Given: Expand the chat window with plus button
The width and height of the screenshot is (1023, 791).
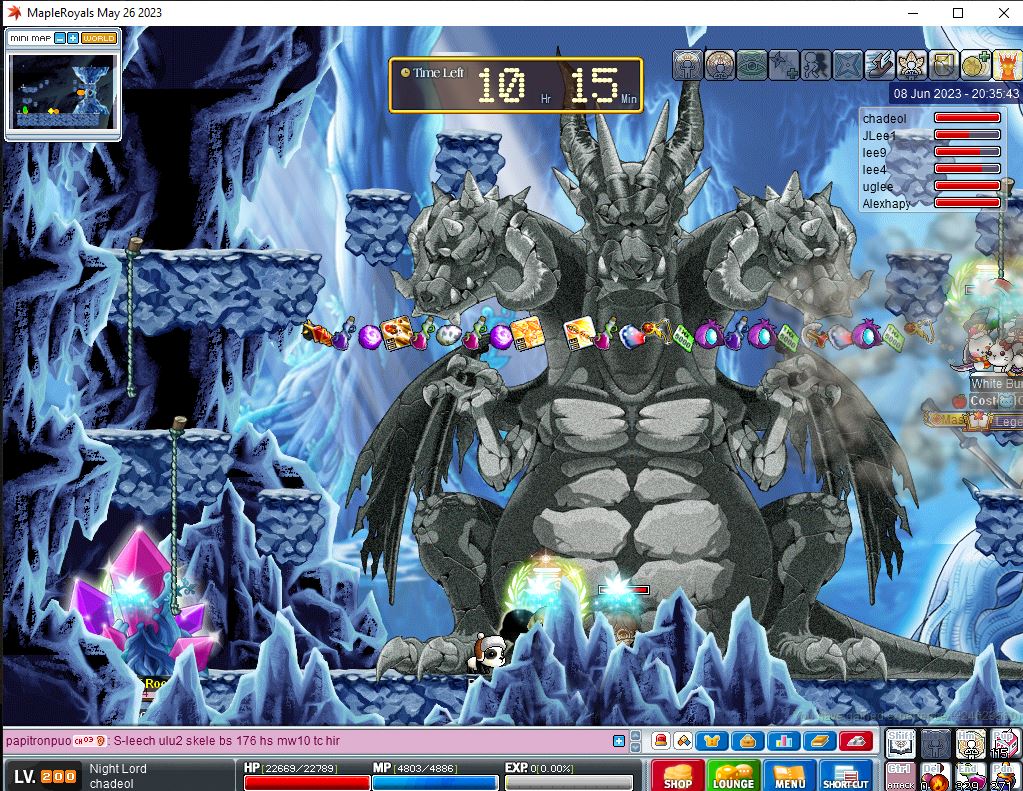Looking at the screenshot, I should (x=619, y=741).
